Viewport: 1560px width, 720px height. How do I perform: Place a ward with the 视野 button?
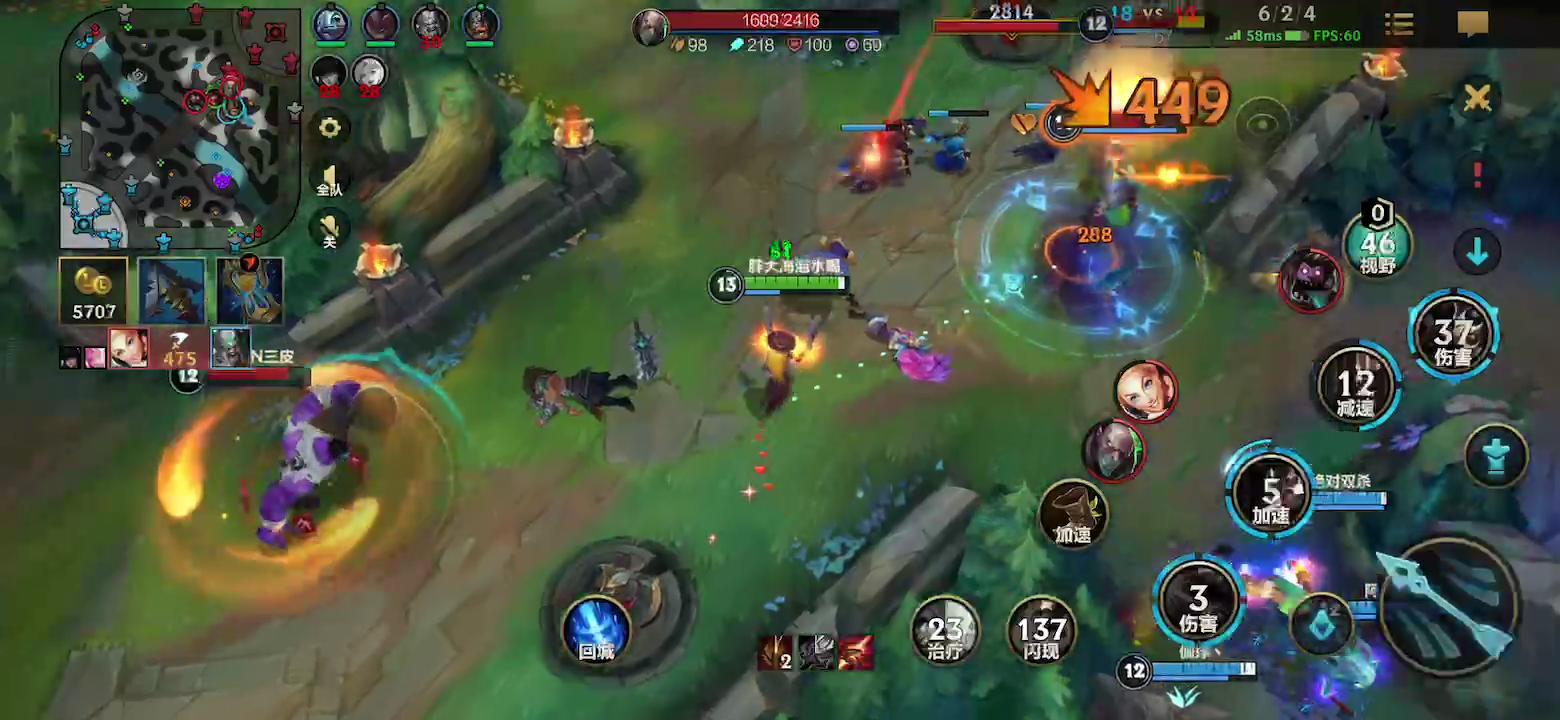click(x=1377, y=245)
